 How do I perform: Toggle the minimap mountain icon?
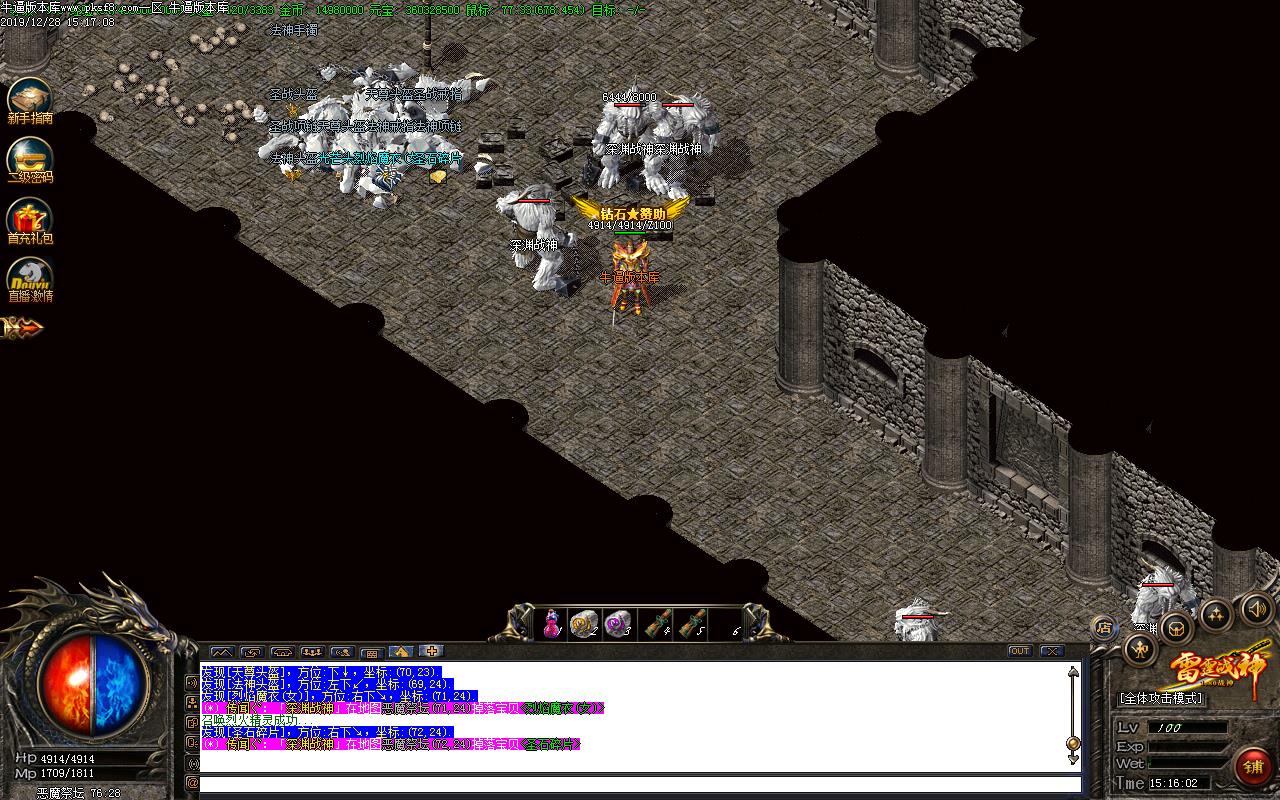click(x=222, y=652)
